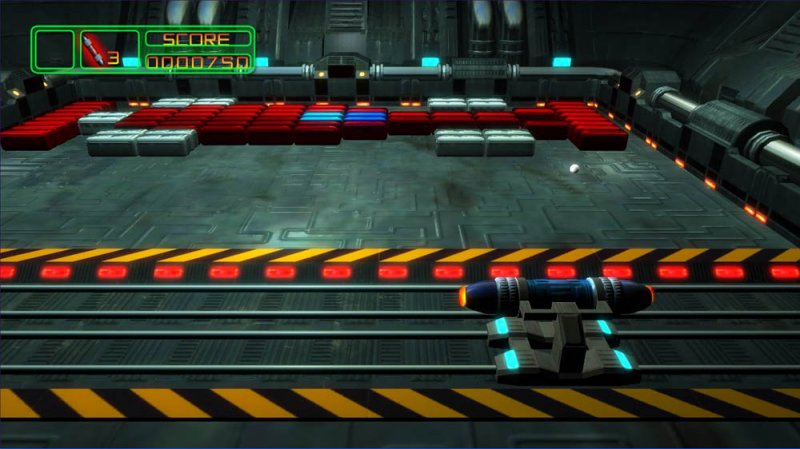The image size is (800, 449).
Task: Select the empty power-up slot
Action: 55,49
